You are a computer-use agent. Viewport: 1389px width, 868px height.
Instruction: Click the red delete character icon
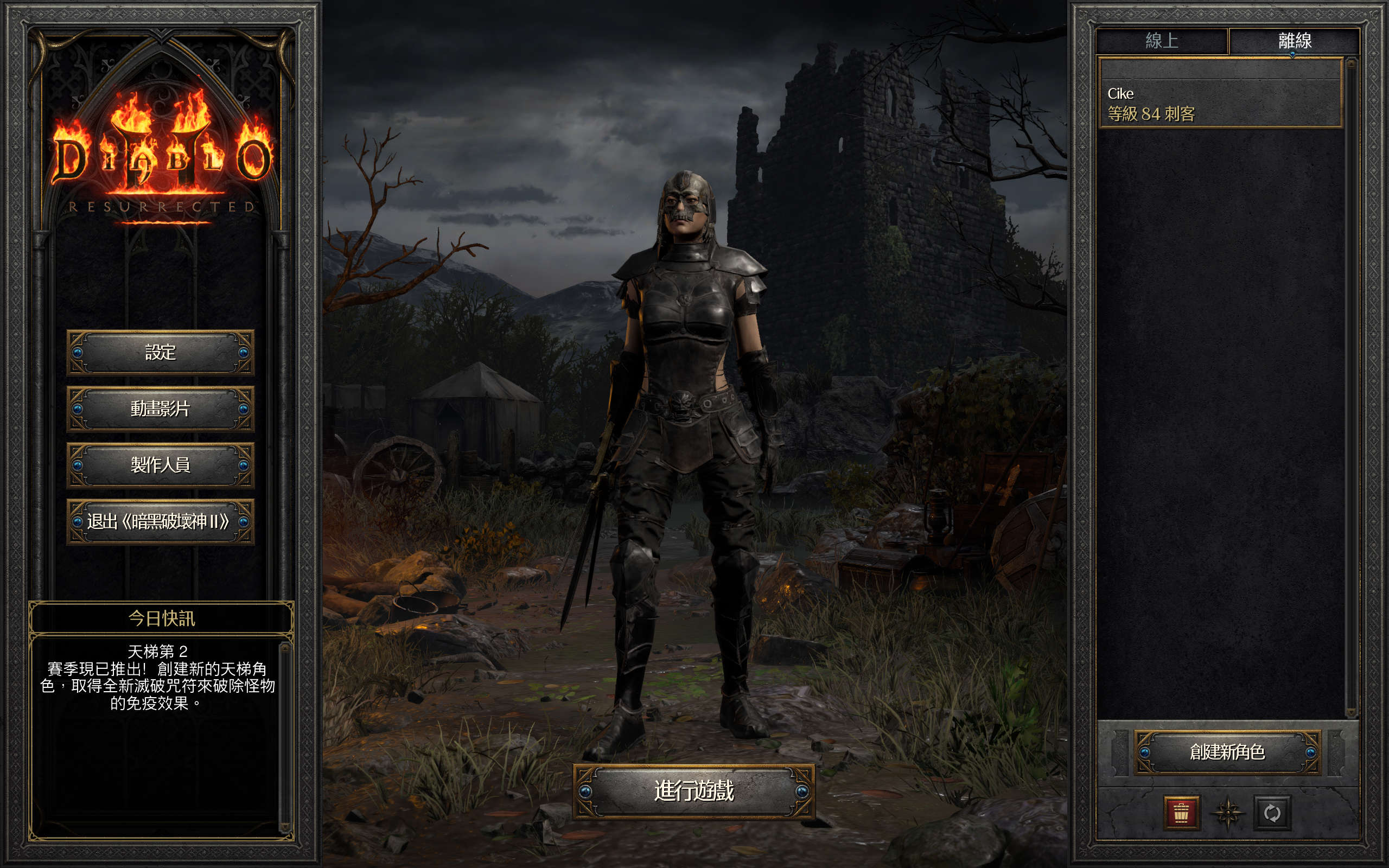tap(1181, 813)
